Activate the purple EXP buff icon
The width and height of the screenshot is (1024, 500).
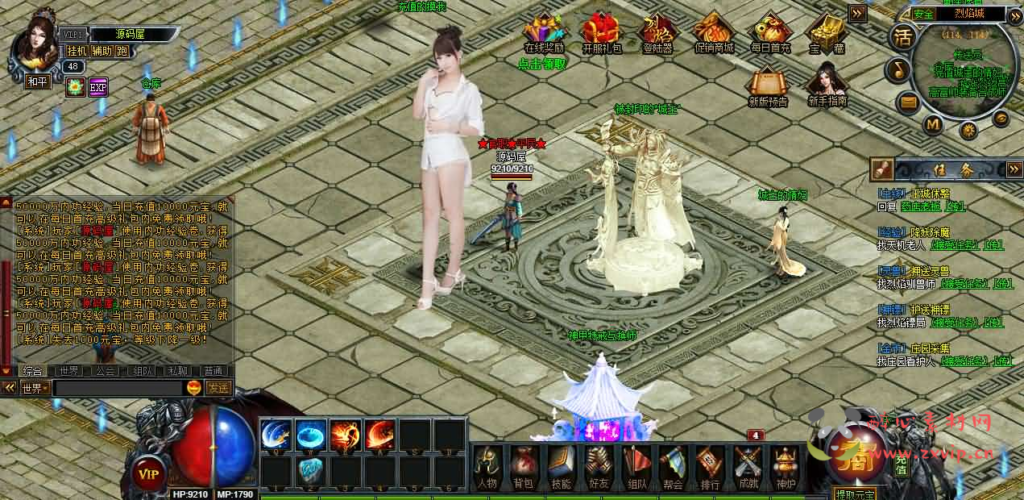pyautogui.click(x=98, y=87)
